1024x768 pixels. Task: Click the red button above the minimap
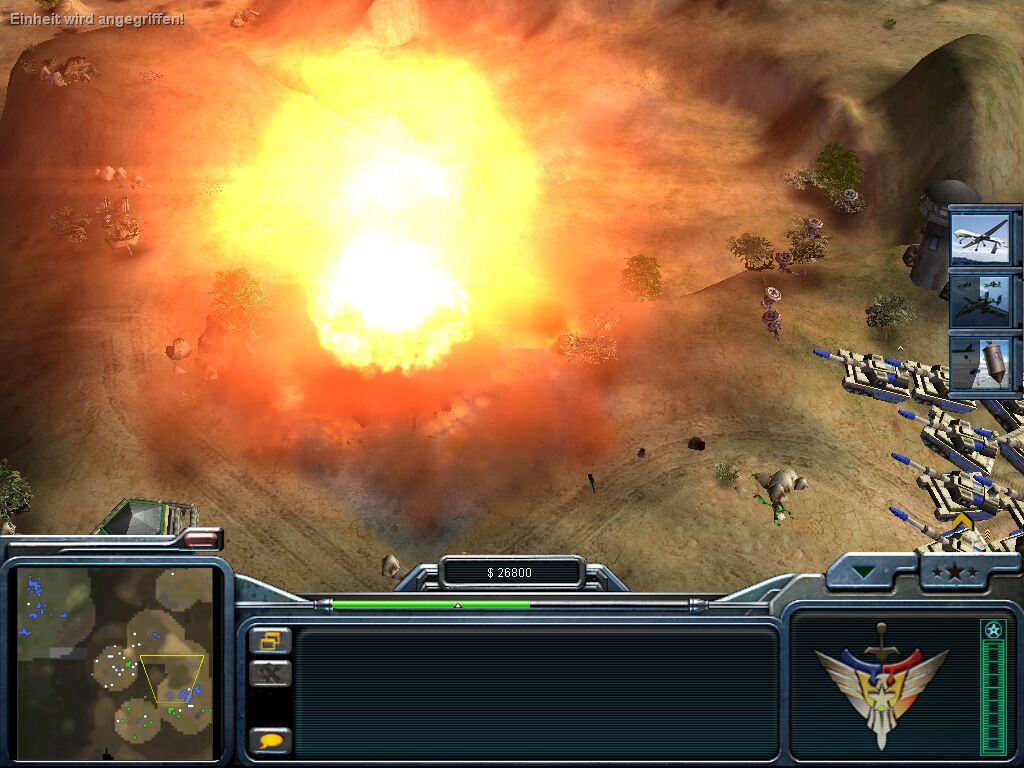202,539
